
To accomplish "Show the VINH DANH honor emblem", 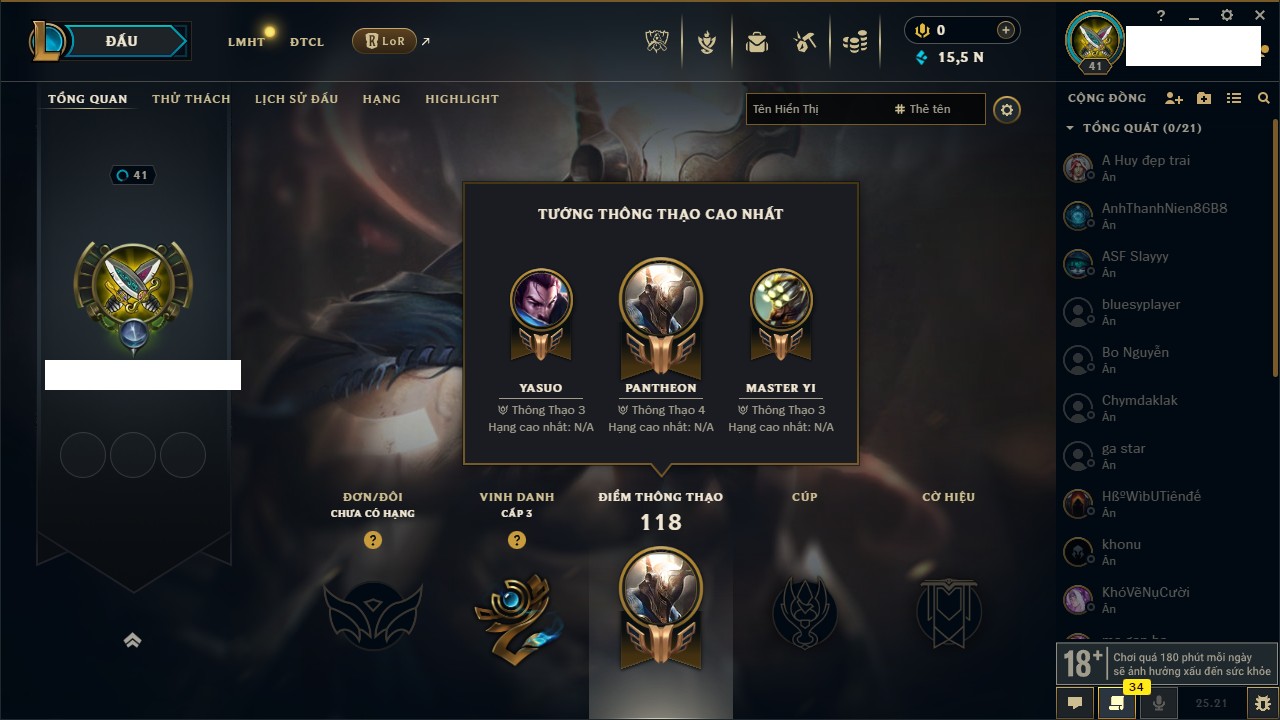I will pyautogui.click(x=516, y=612).
